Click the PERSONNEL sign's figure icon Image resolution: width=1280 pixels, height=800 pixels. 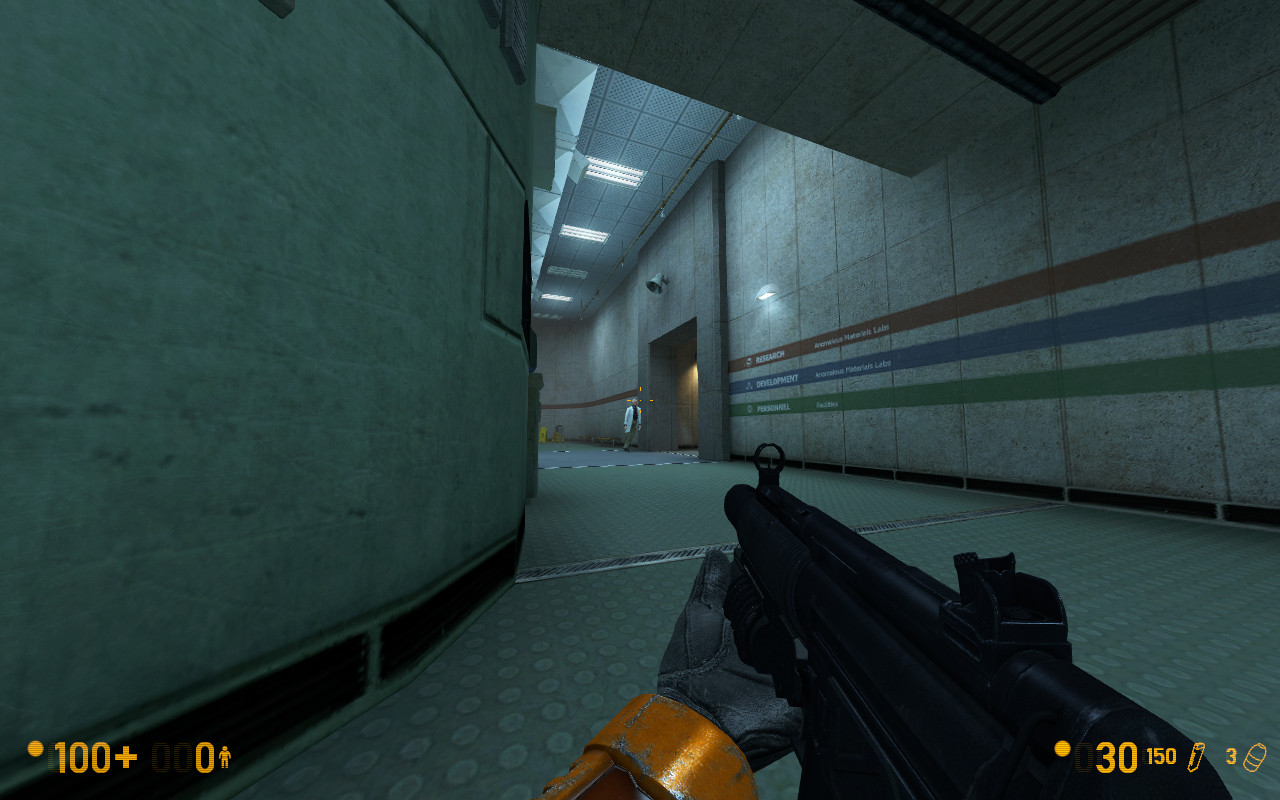(750, 408)
